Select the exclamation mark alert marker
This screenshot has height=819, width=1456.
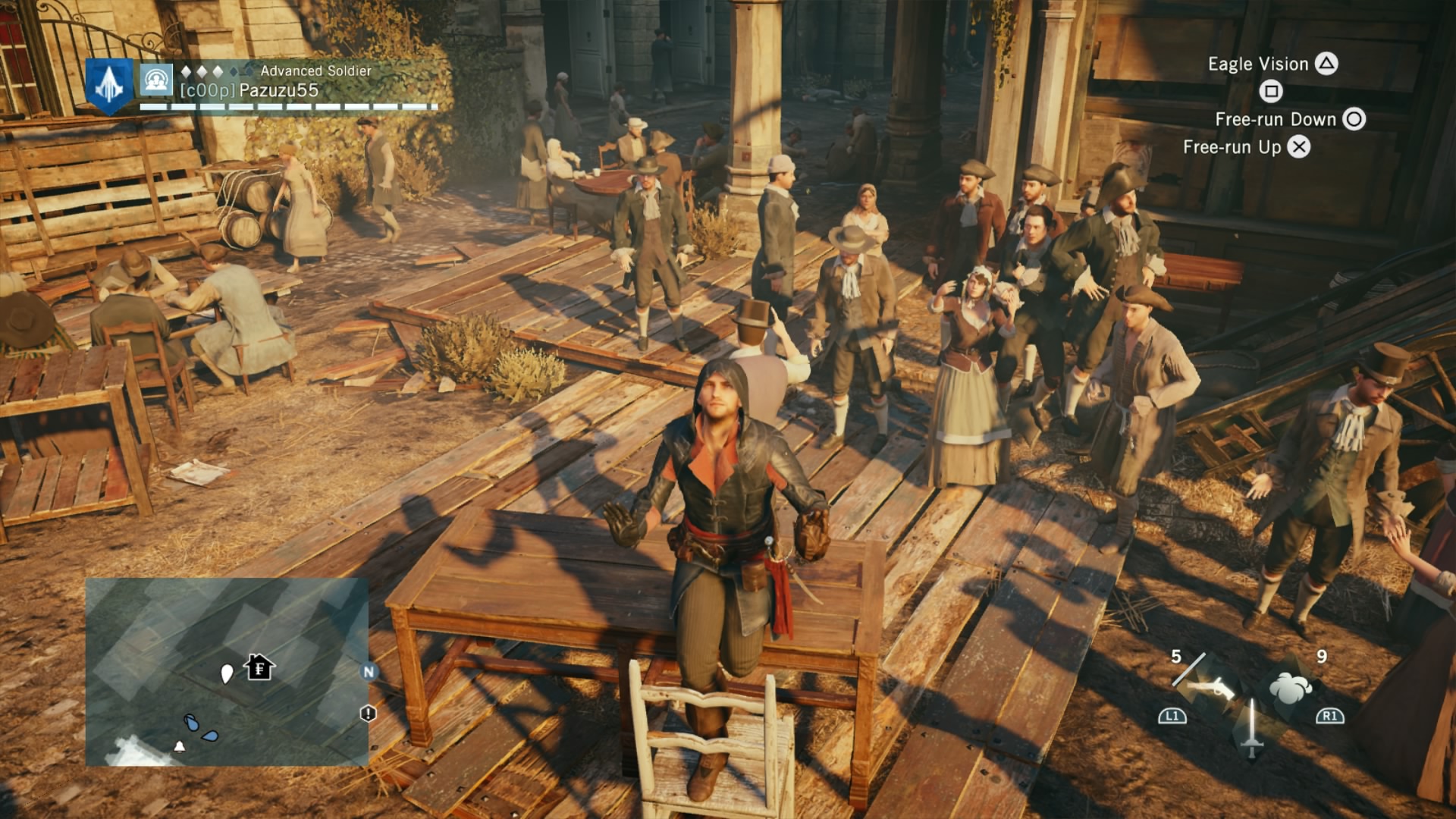point(368,714)
